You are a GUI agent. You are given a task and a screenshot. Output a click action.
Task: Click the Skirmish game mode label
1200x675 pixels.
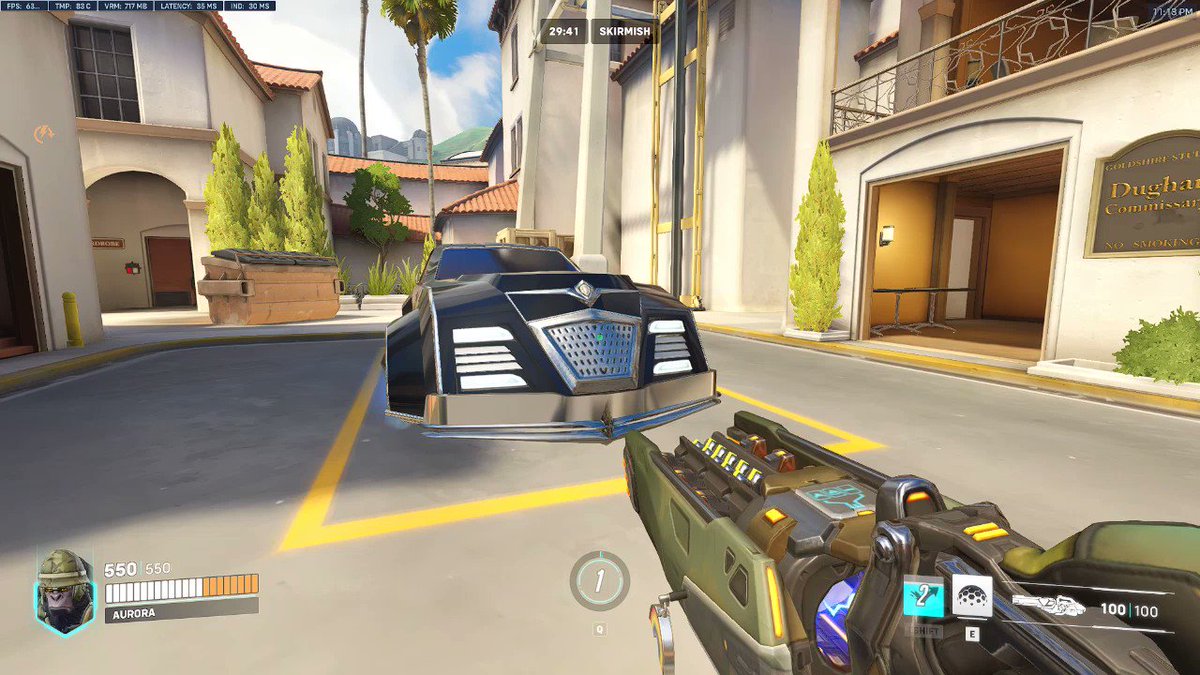tap(624, 31)
